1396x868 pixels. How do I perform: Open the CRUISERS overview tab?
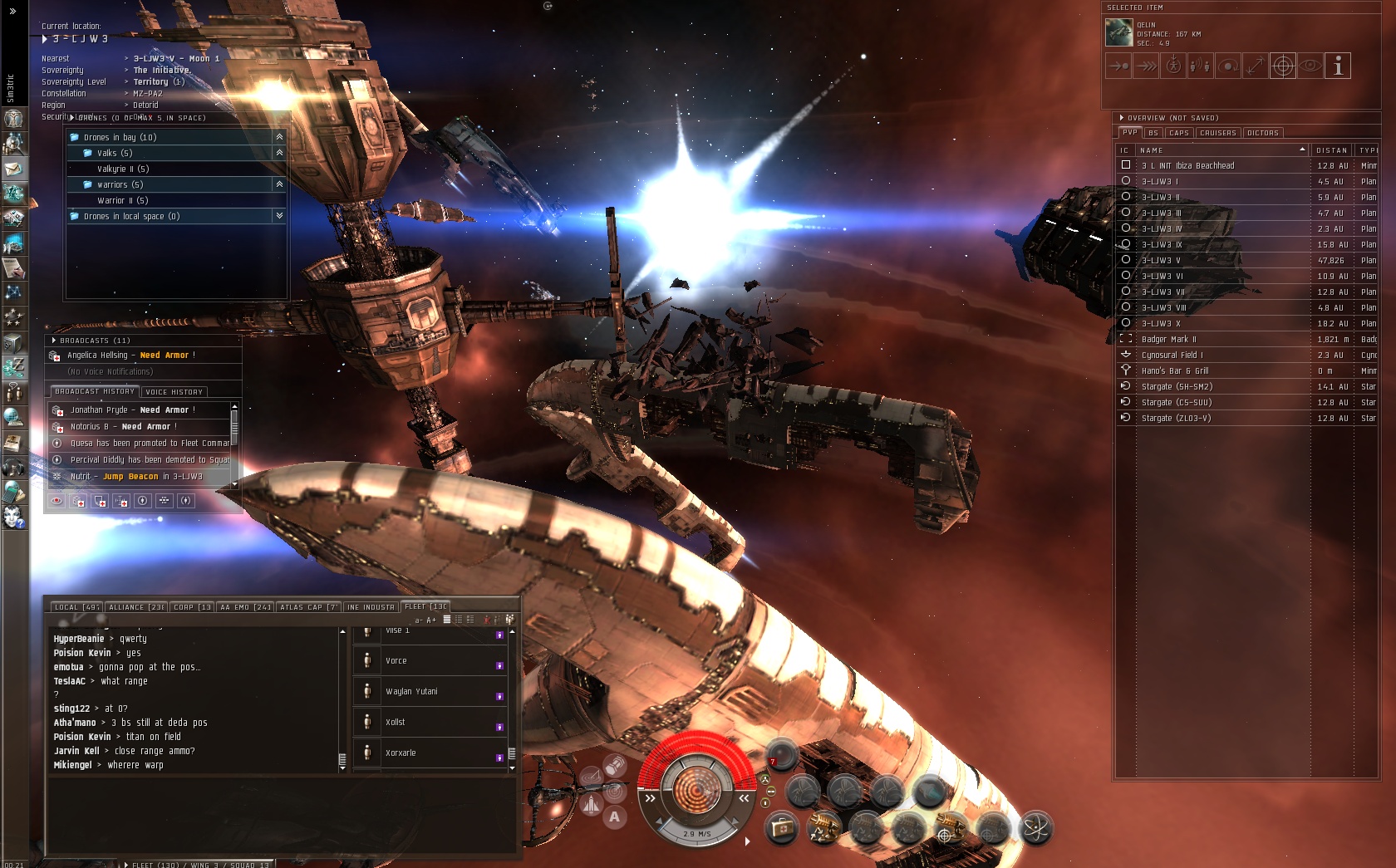[1217, 133]
